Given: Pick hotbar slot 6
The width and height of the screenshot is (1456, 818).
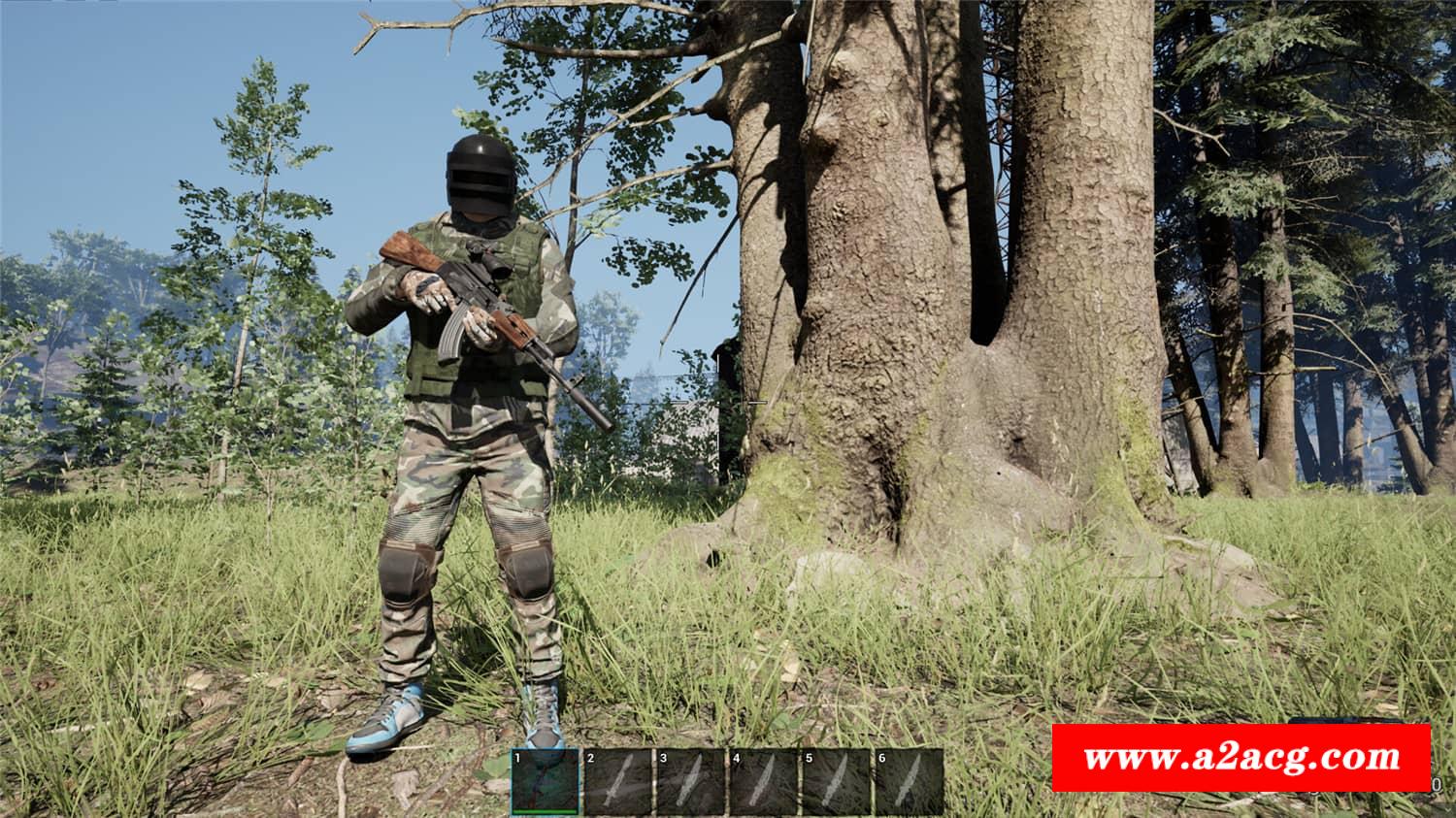Looking at the screenshot, I should pos(909,782).
